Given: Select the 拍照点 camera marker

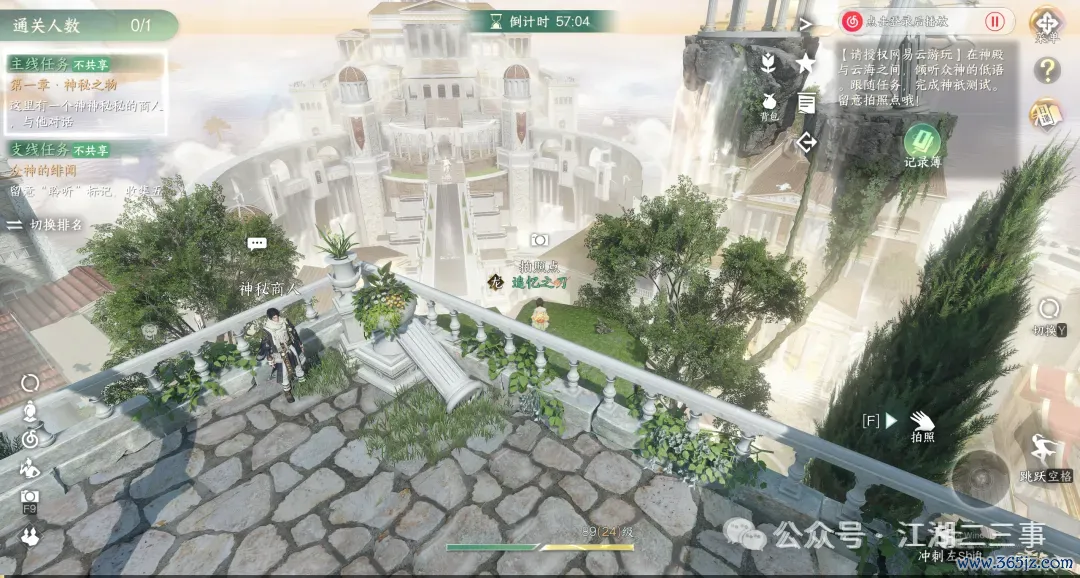Looking at the screenshot, I should 539,240.
